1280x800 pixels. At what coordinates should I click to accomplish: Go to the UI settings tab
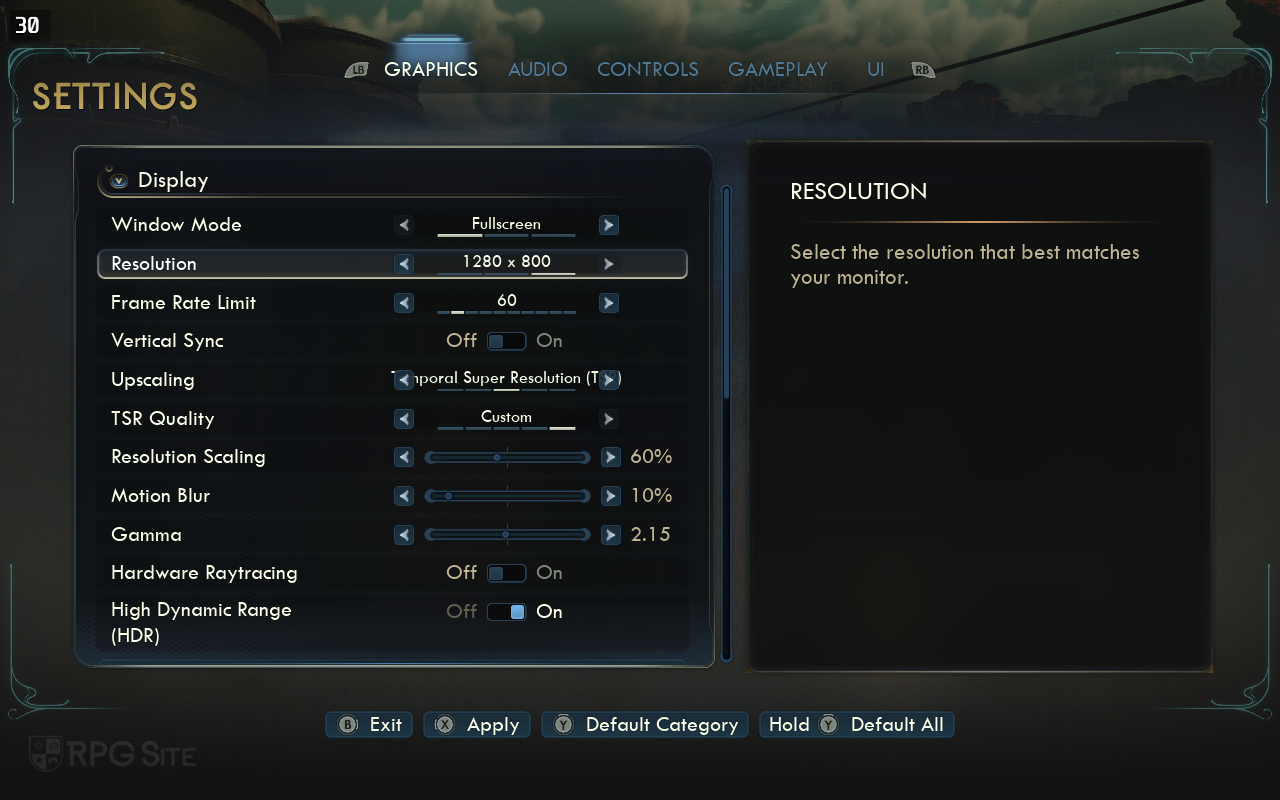(x=875, y=69)
